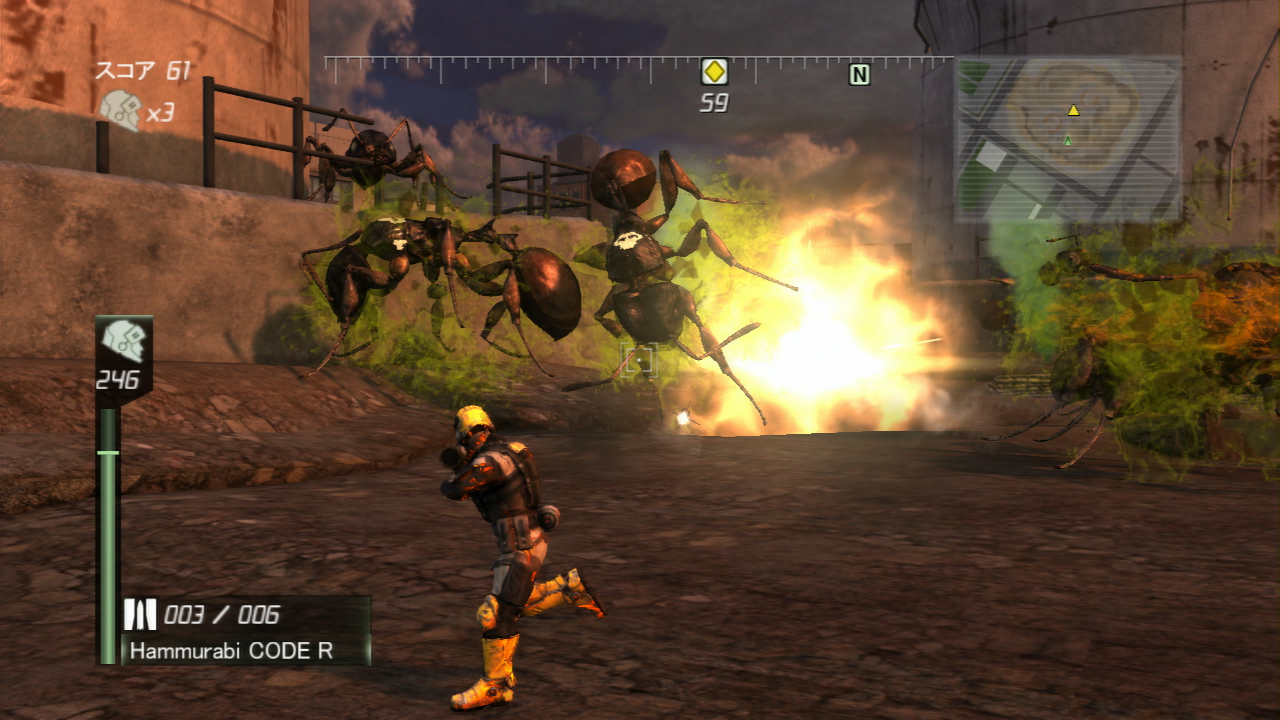
Task: Click the helmet lives icon under score
Action: (120, 110)
